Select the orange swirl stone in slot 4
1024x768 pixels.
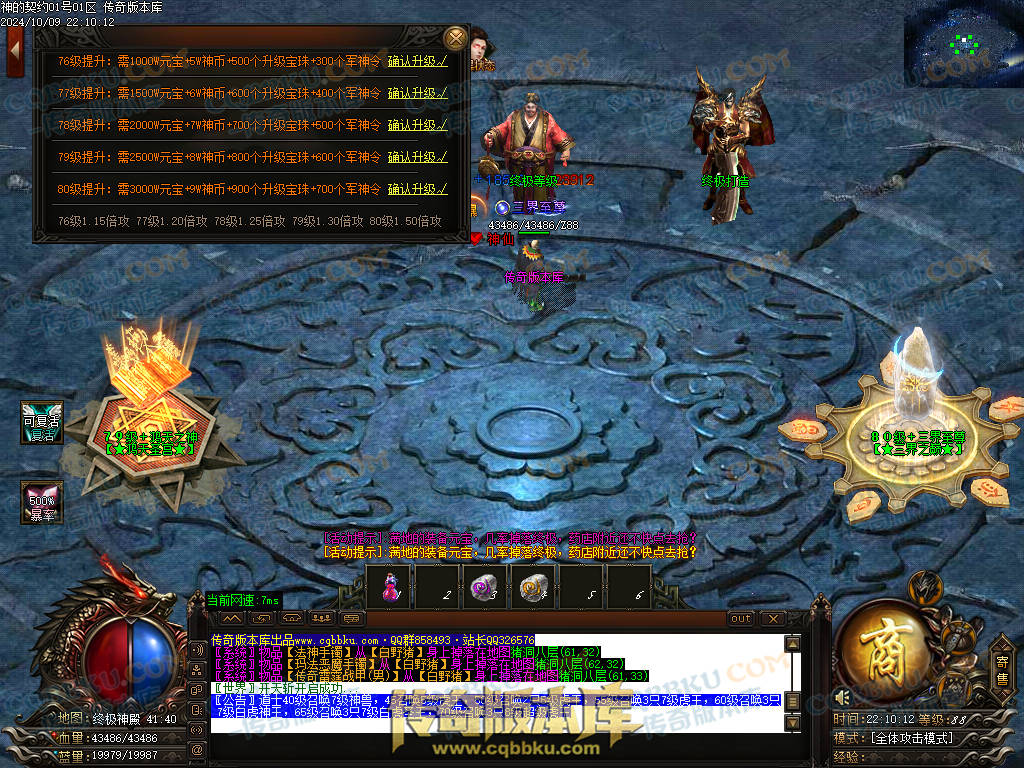click(531, 588)
